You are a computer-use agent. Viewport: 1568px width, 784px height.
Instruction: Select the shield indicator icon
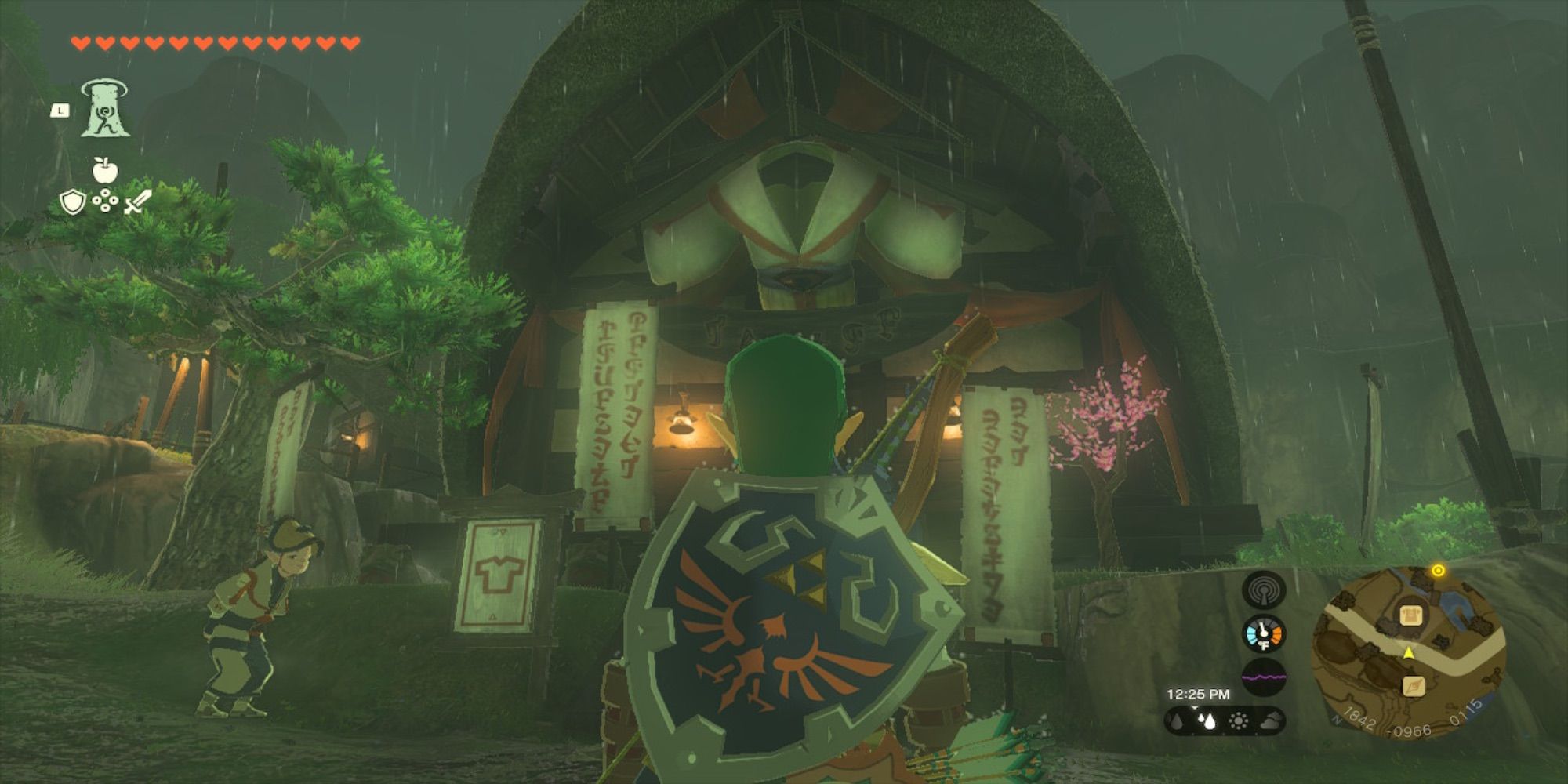click(72, 202)
